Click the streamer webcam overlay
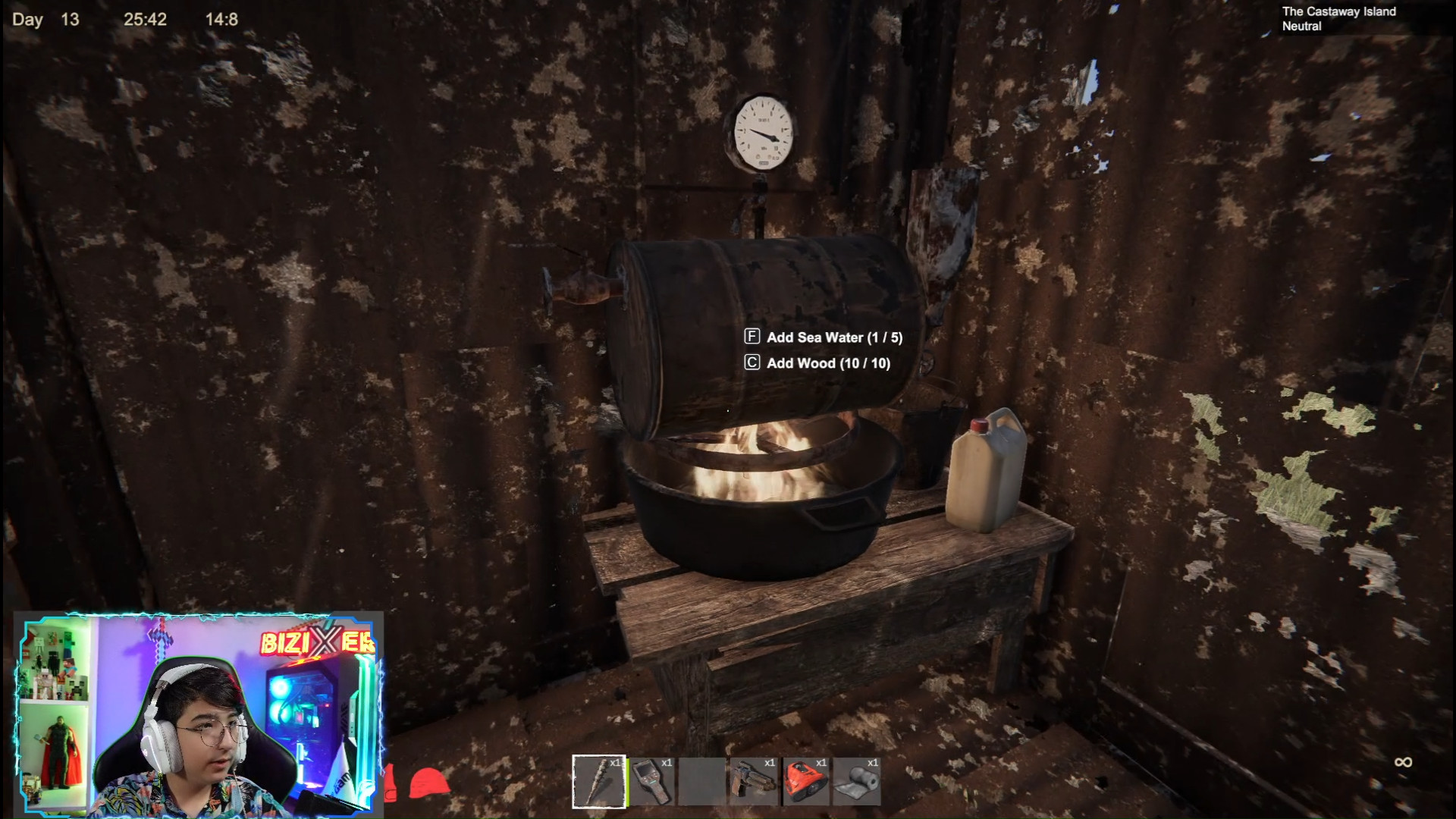The image size is (1456, 819). tap(199, 714)
